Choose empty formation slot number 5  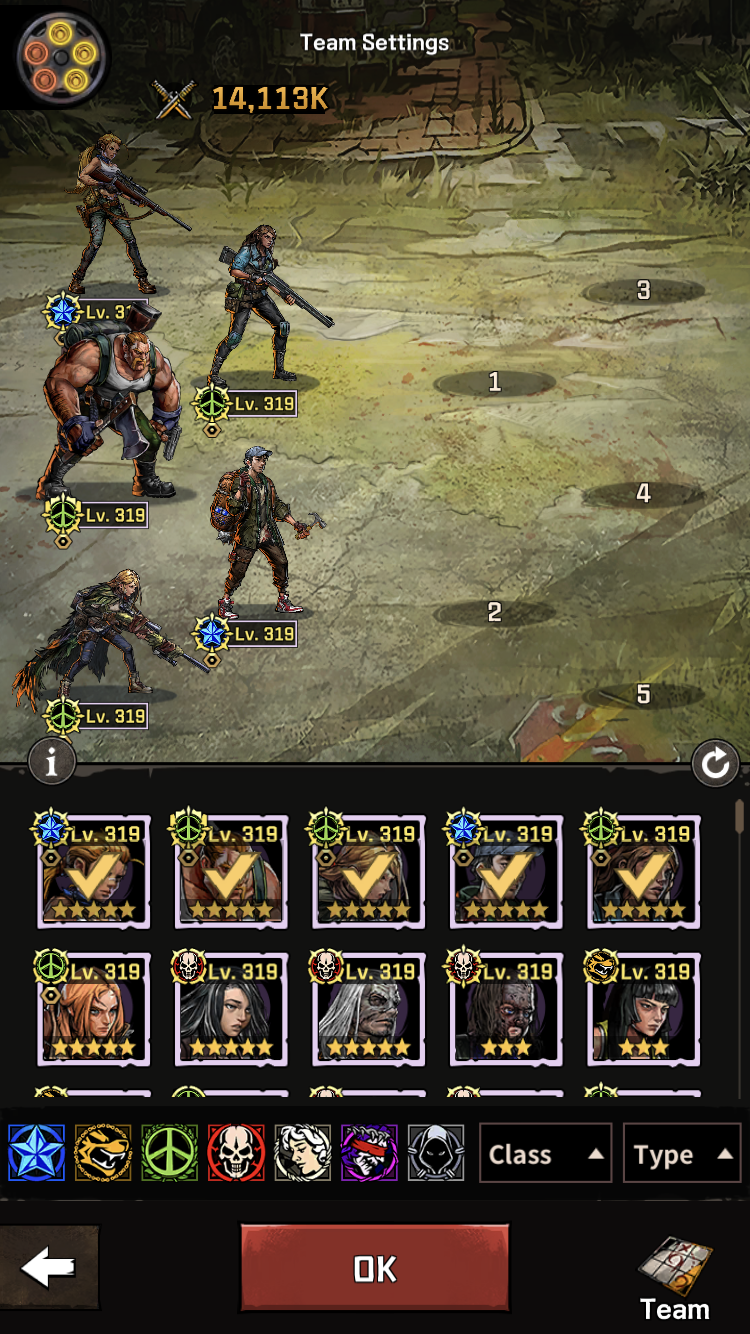(x=643, y=694)
